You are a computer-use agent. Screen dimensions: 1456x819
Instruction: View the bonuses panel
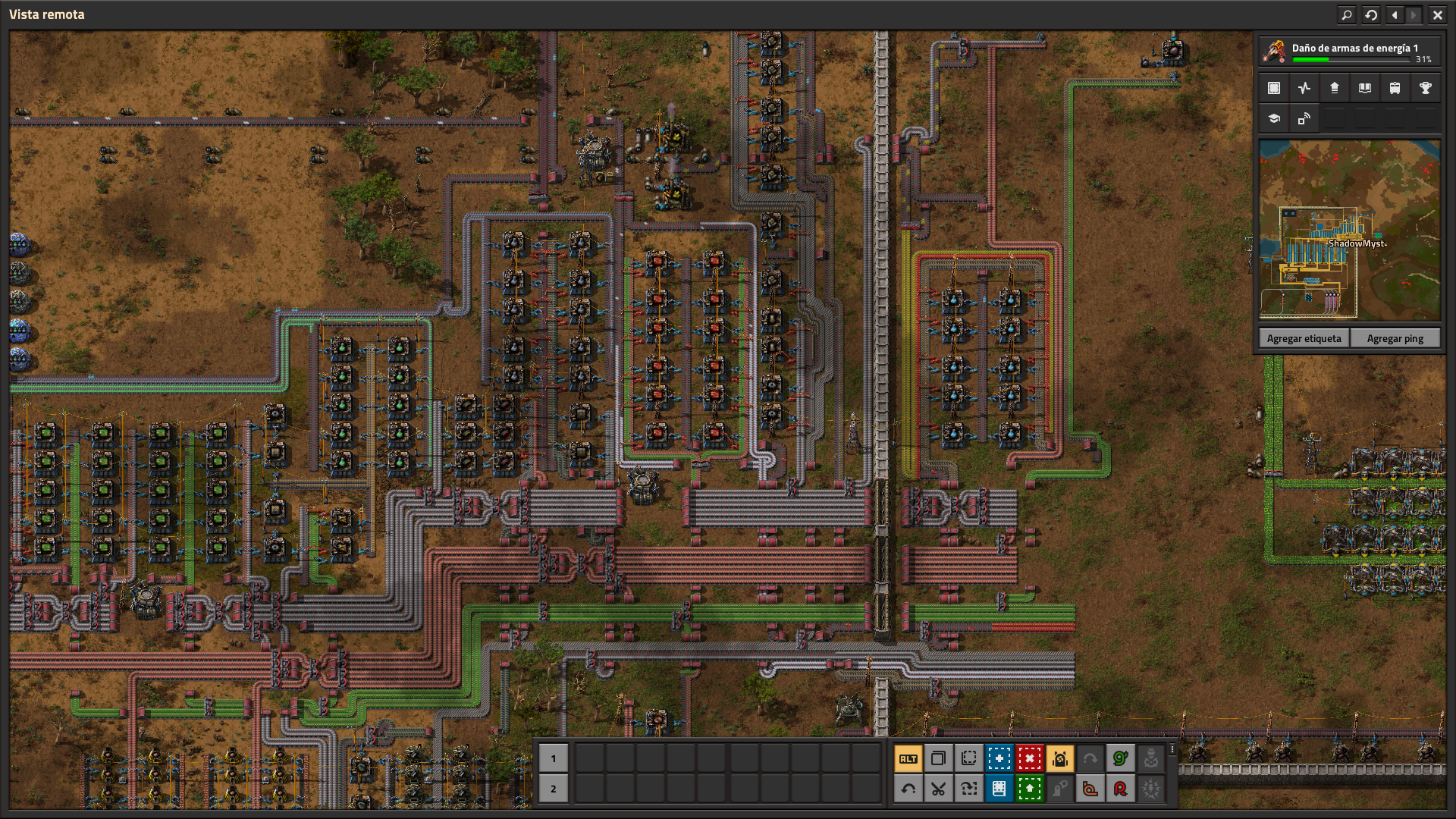[1334, 88]
